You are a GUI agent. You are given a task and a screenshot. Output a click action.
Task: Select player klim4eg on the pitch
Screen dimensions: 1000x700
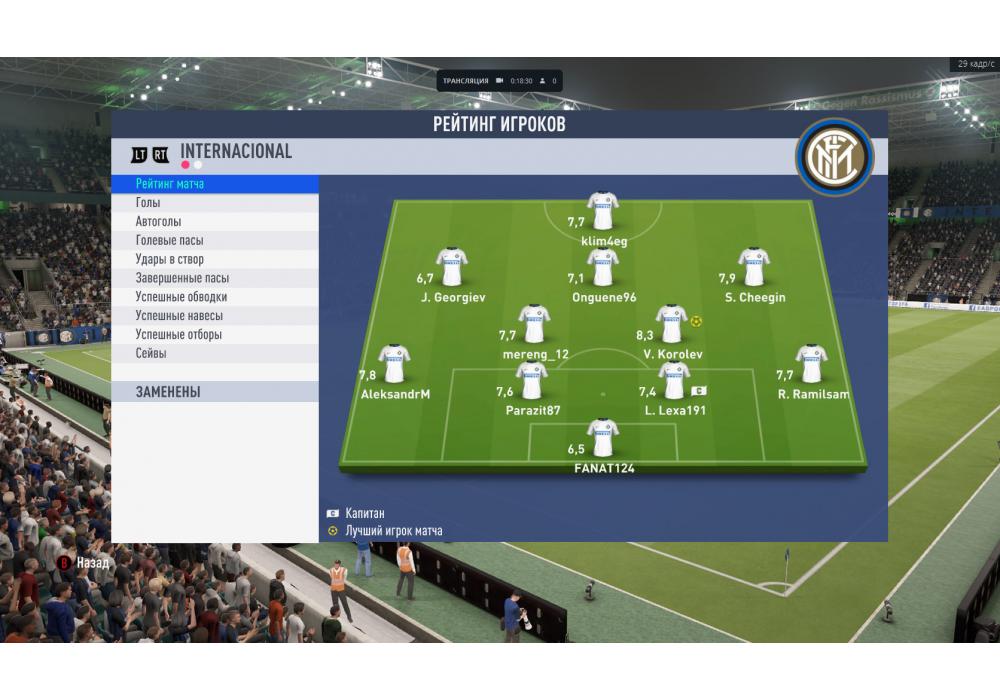click(x=603, y=211)
